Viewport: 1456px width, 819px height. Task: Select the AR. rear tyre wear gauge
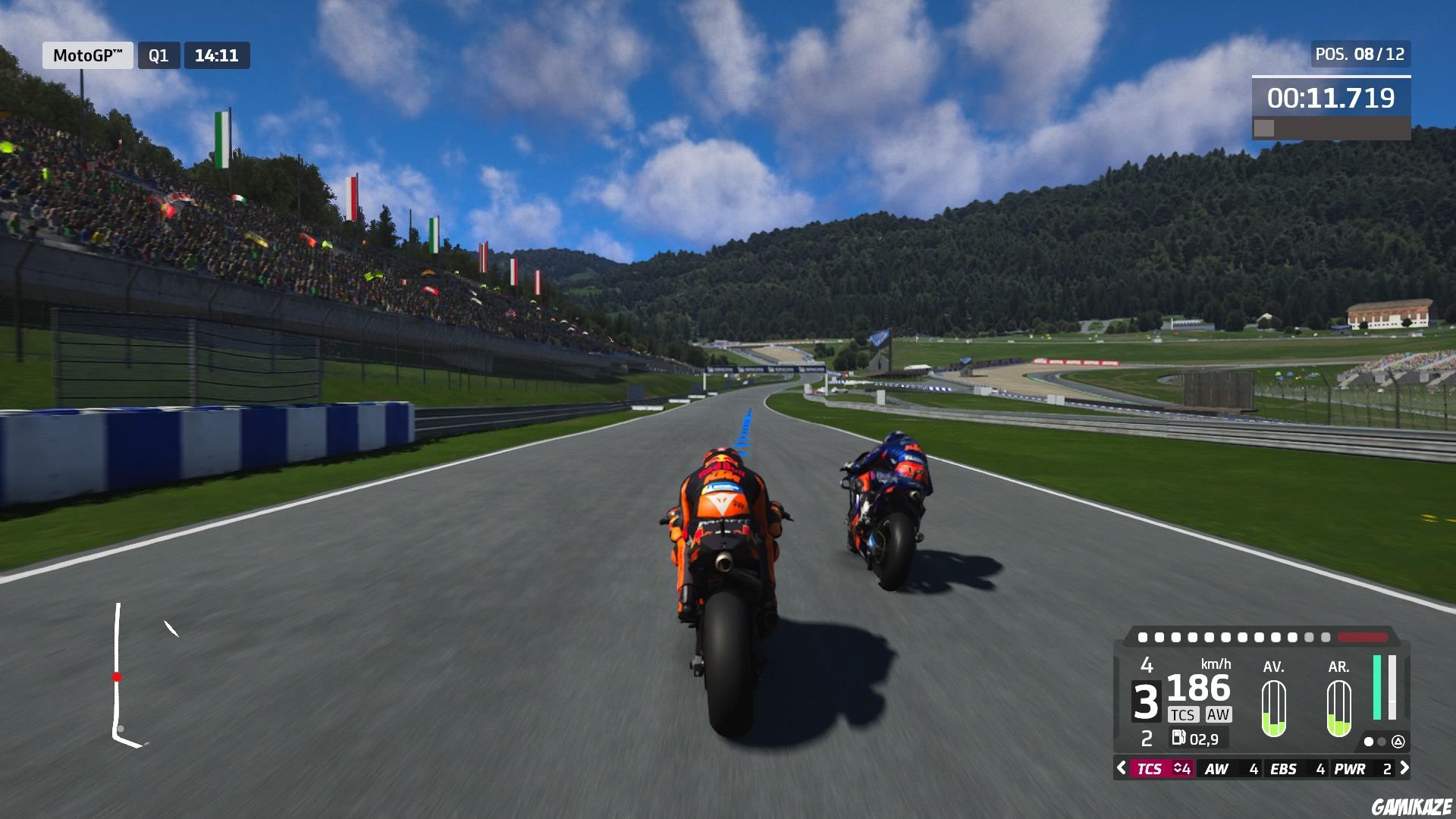tap(1338, 707)
